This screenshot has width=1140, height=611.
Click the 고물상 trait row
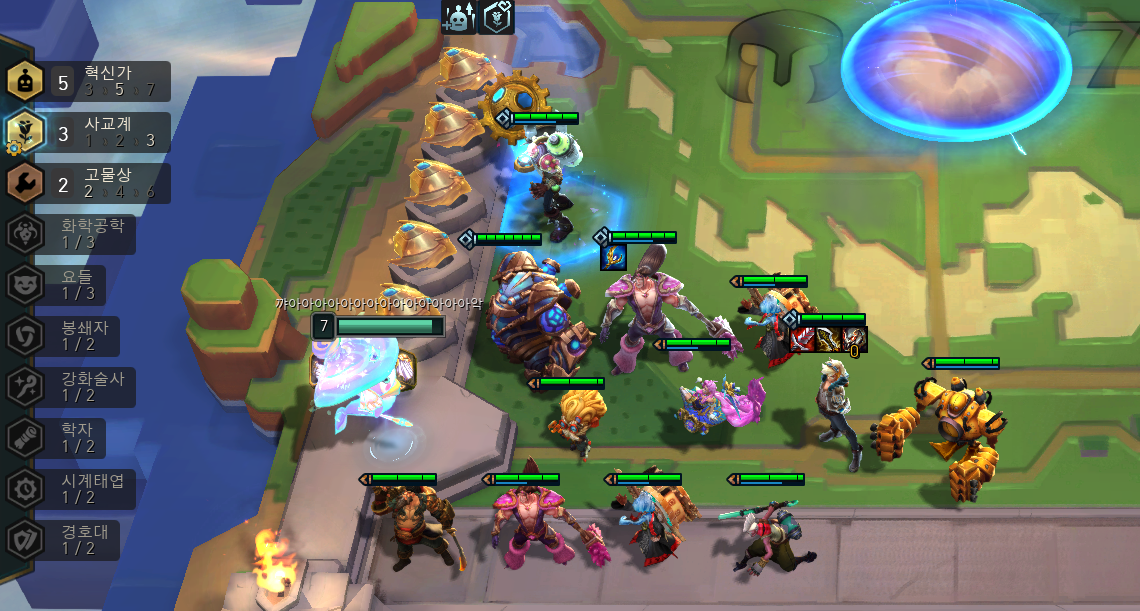pos(88,183)
